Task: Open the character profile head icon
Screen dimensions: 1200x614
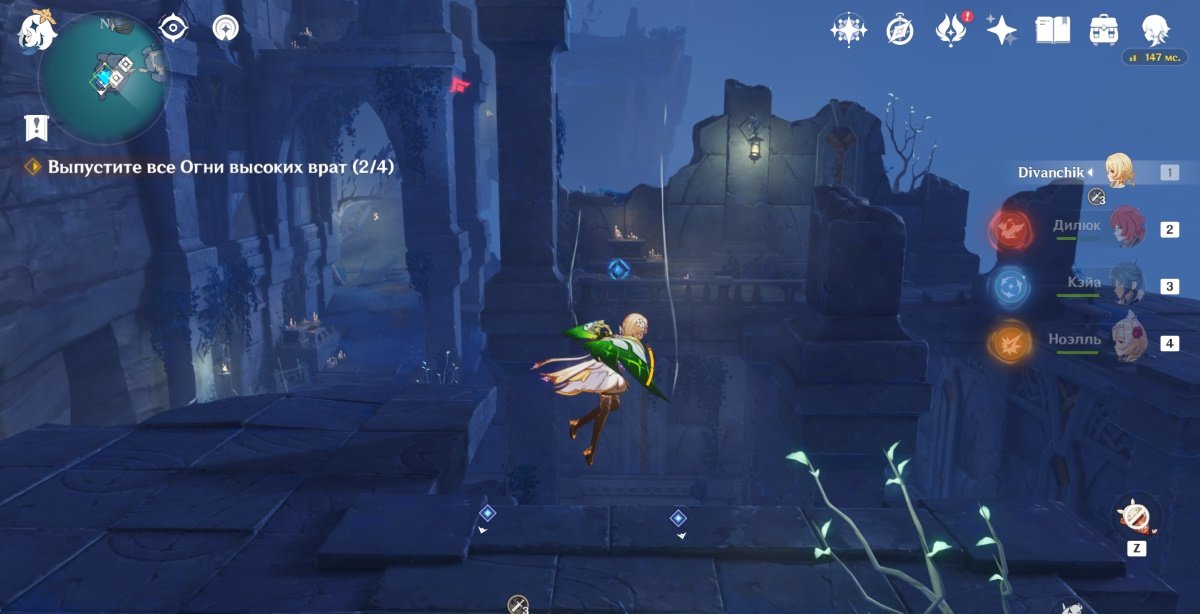Action: coord(1157,30)
